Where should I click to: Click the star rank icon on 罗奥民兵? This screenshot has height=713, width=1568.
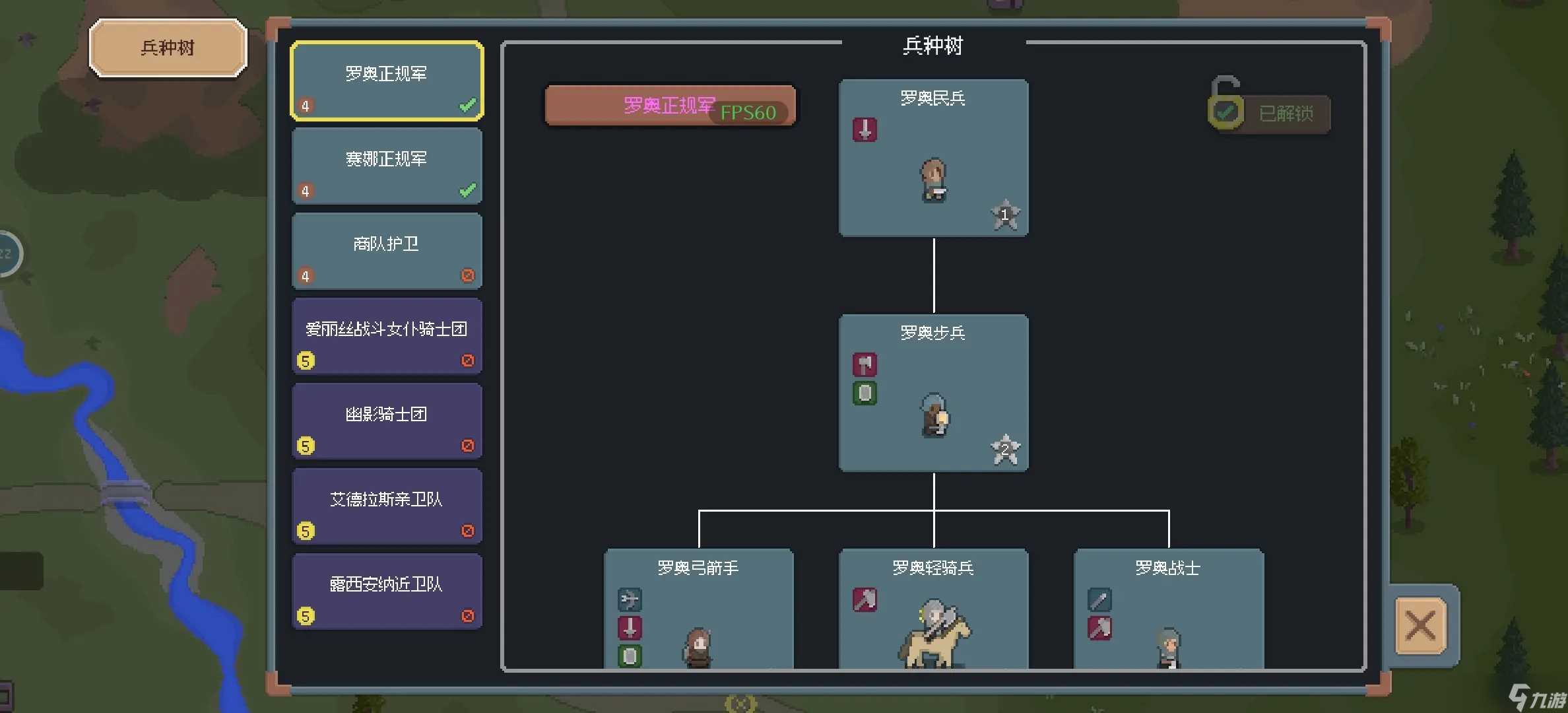(x=1006, y=214)
